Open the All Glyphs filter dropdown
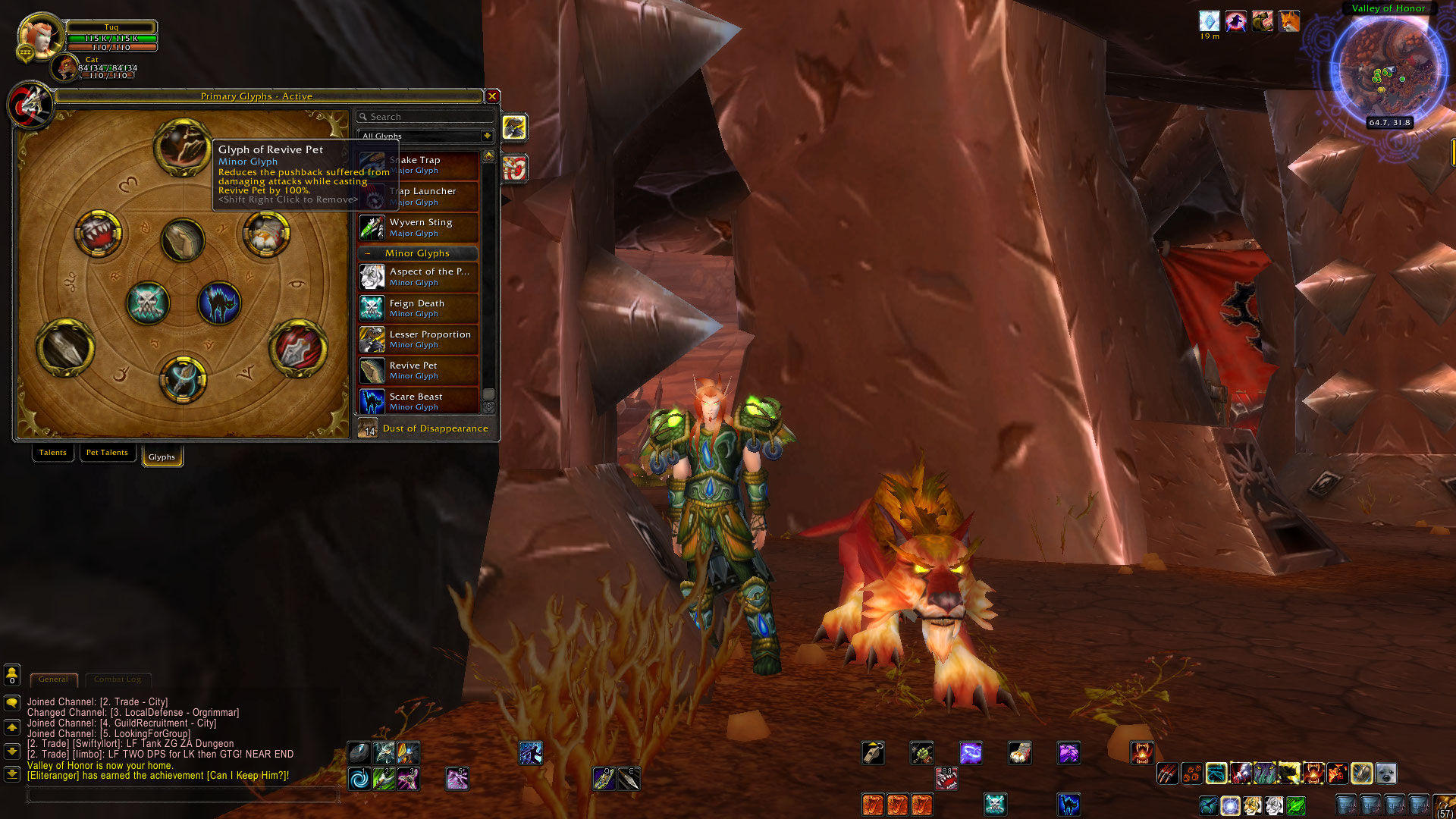The image size is (1456, 819). coord(486,136)
